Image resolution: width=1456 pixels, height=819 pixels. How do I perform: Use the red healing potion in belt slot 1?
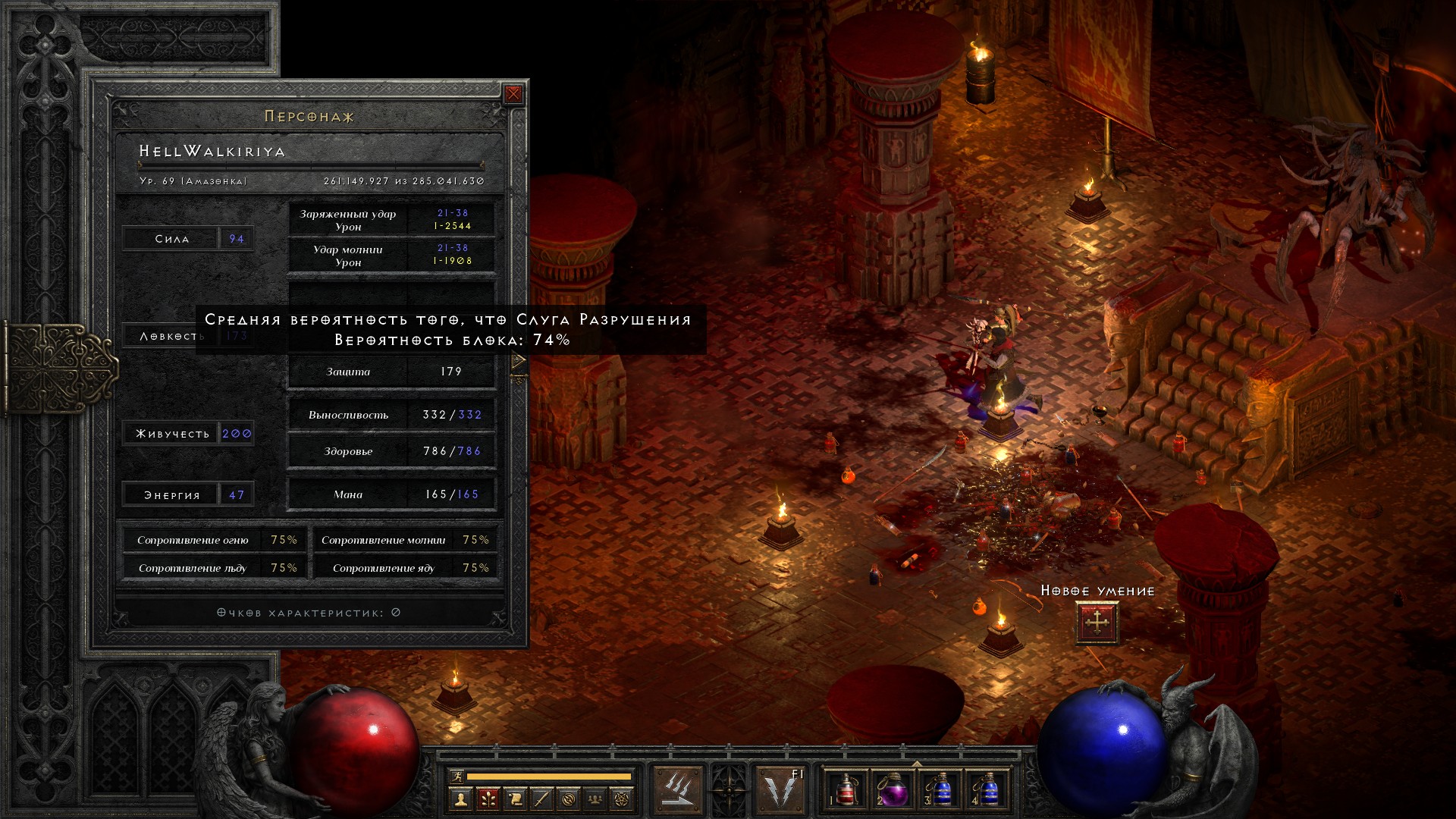846,789
